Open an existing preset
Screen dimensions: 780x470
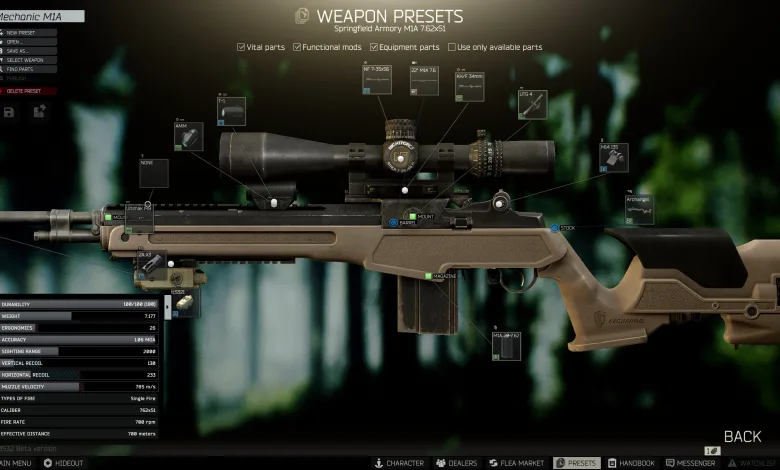pos(20,42)
